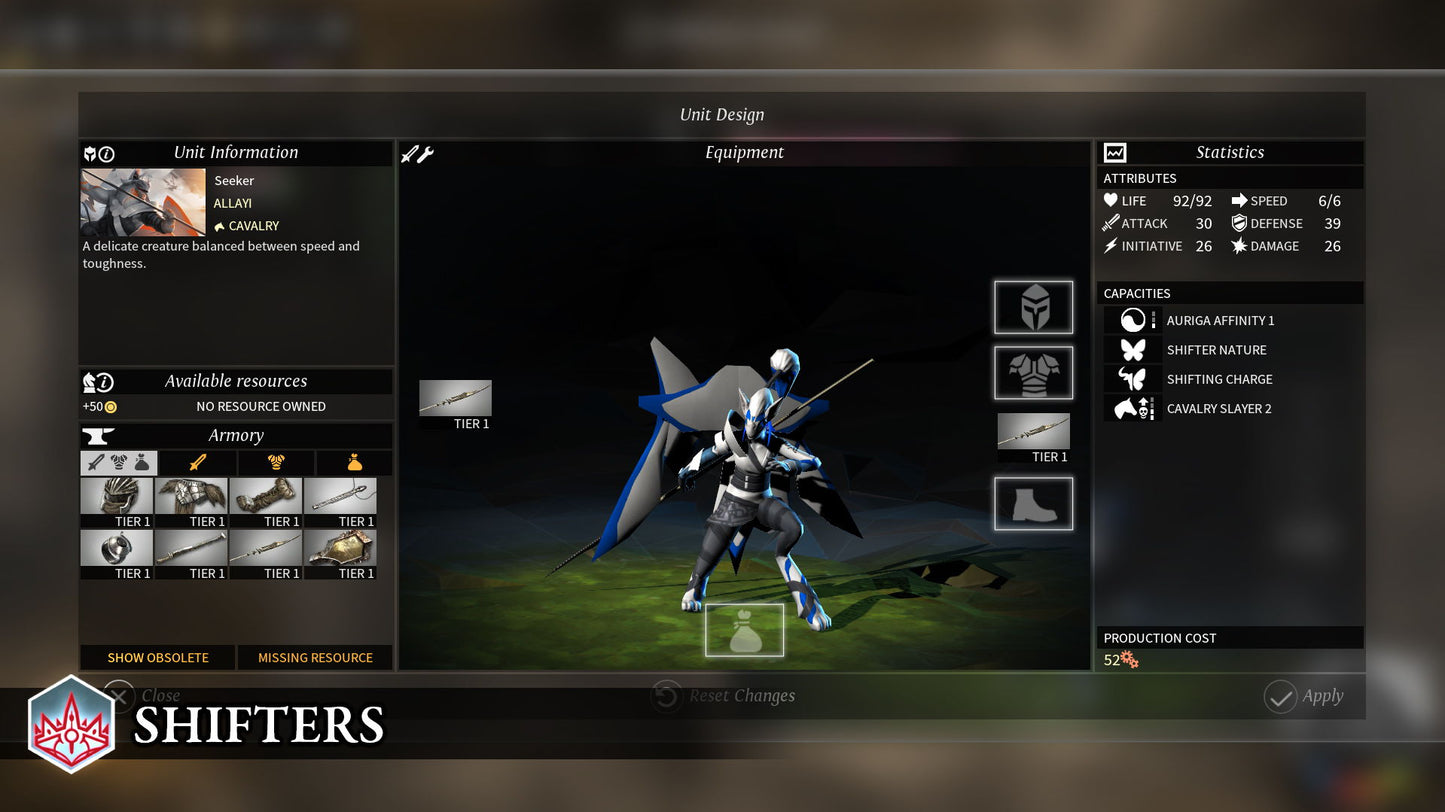Image resolution: width=1445 pixels, height=812 pixels.
Task: Select the Tier 1 helmet thumbnail in Armory
Action: click(x=117, y=496)
